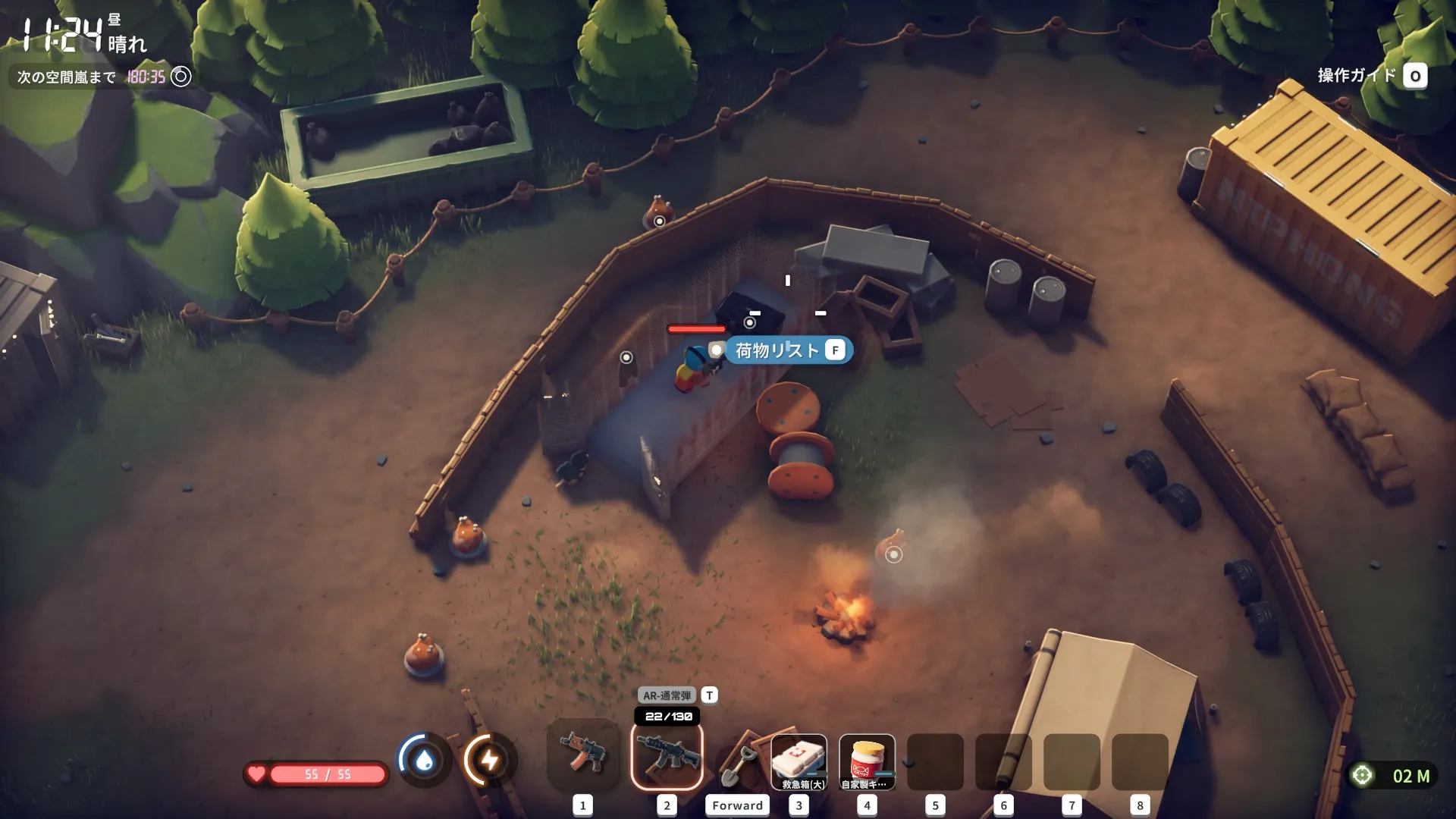Click the lightning bolt energy gauge
Image resolution: width=1456 pixels, height=819 pixels.
pos(490,760)
